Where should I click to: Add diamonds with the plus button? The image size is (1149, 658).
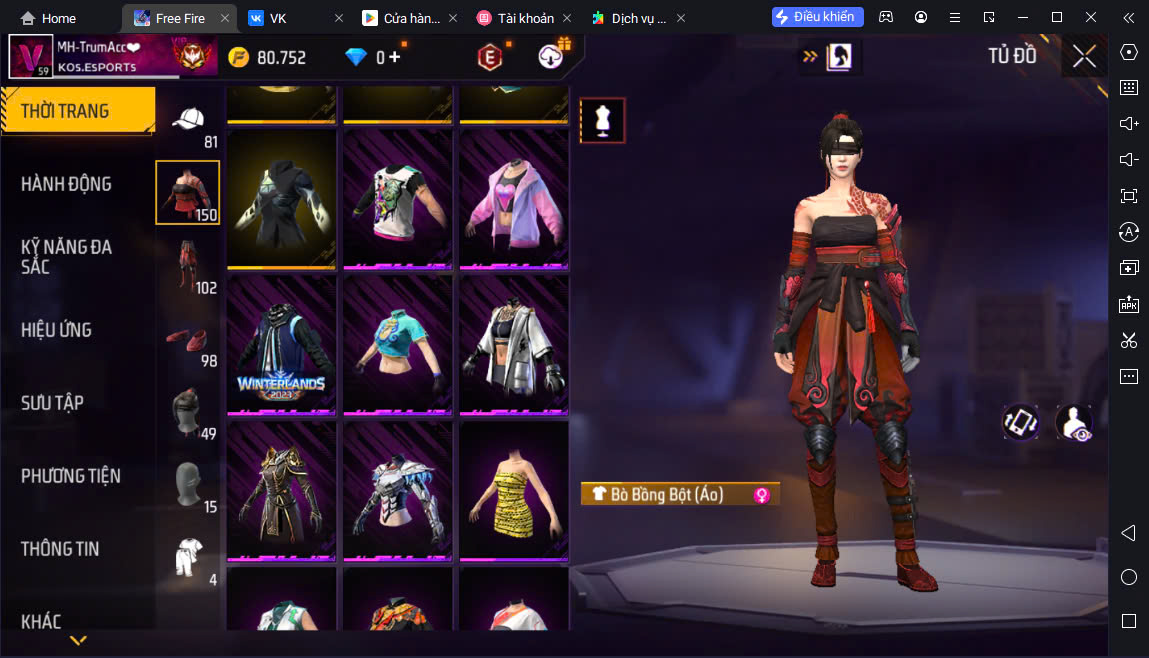click(x=395, y=57)
